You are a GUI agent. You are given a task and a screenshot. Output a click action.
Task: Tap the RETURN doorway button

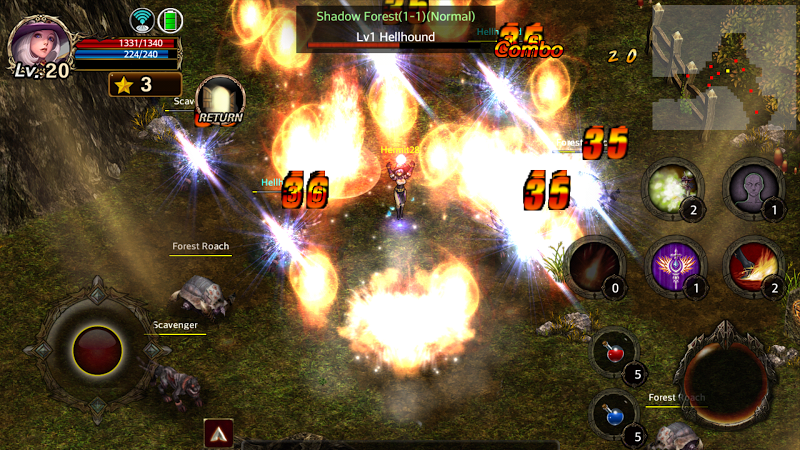(x=219, y=100)
